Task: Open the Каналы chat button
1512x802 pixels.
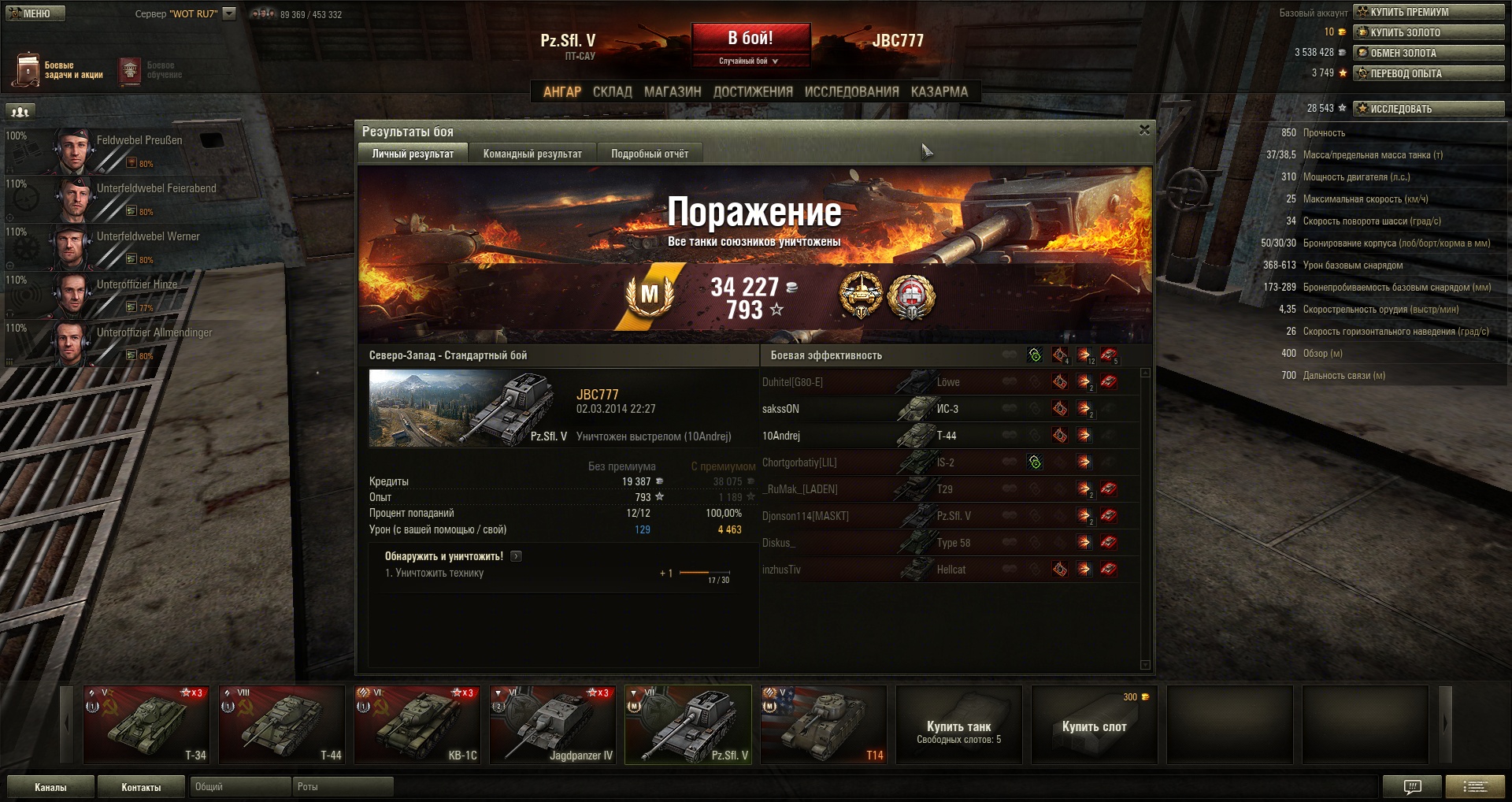Action: 50,787
